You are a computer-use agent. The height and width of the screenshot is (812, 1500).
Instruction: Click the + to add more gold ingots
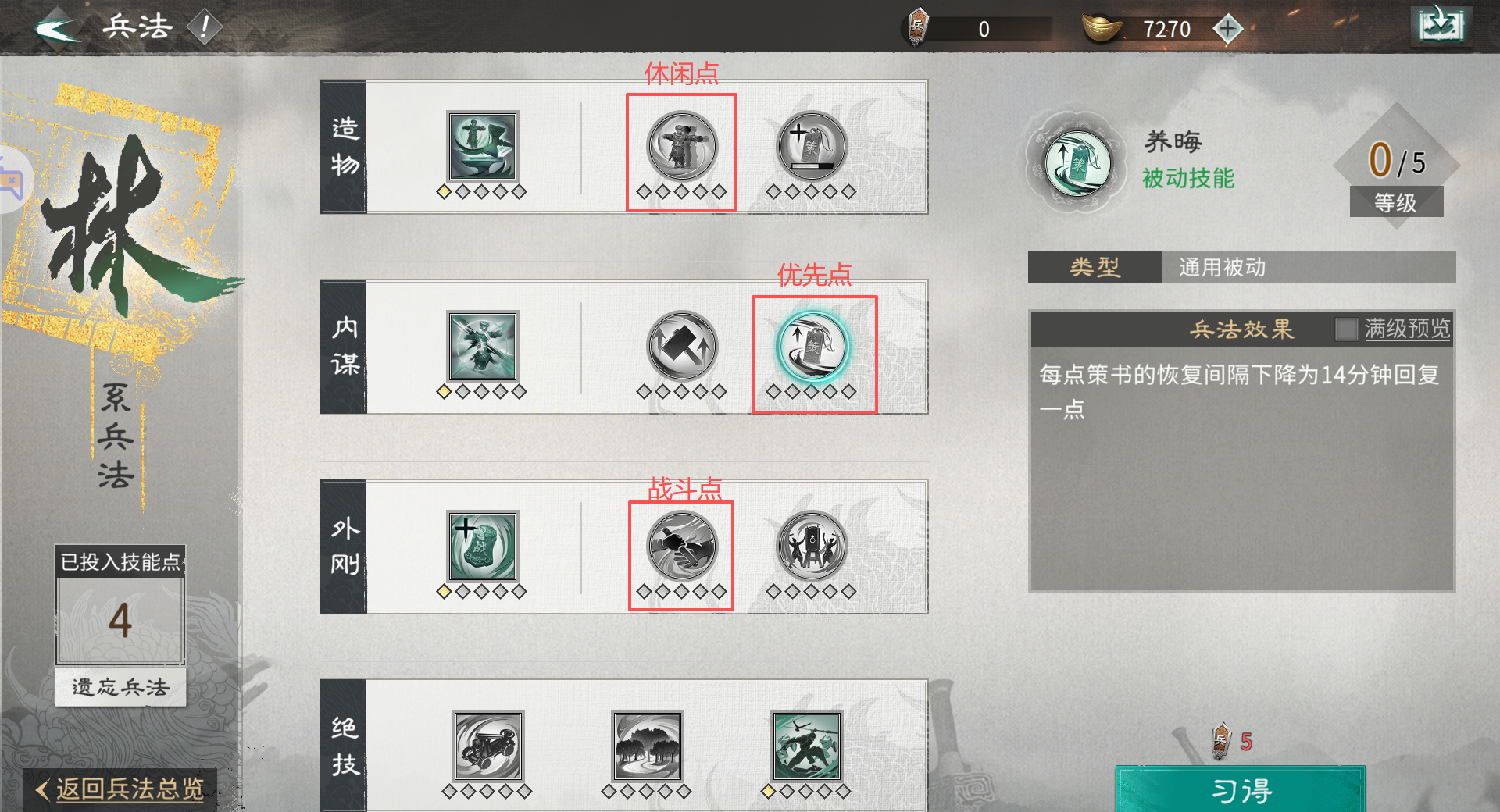tap(1229, 28)
